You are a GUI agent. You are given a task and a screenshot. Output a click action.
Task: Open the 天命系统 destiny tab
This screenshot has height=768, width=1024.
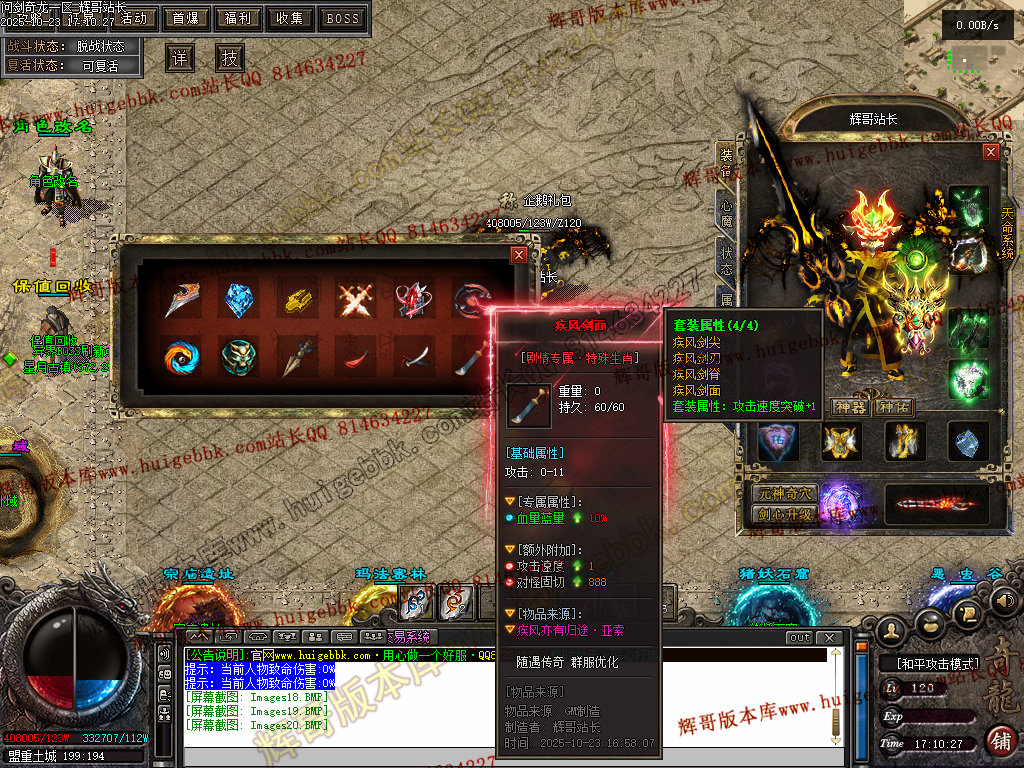point(1007,232)
